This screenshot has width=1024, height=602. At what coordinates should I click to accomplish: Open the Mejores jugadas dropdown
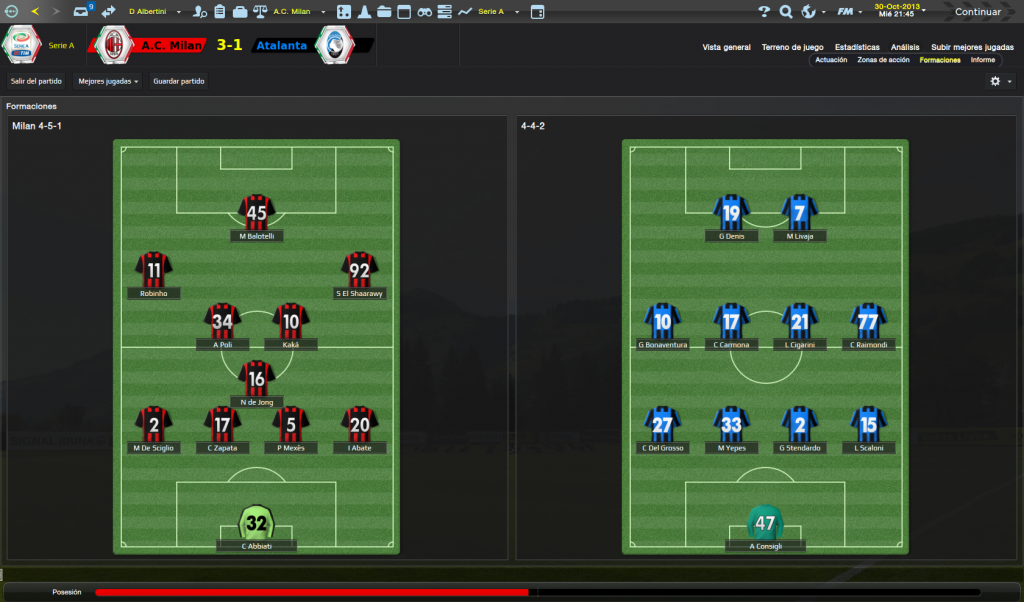tap(108, 81)
